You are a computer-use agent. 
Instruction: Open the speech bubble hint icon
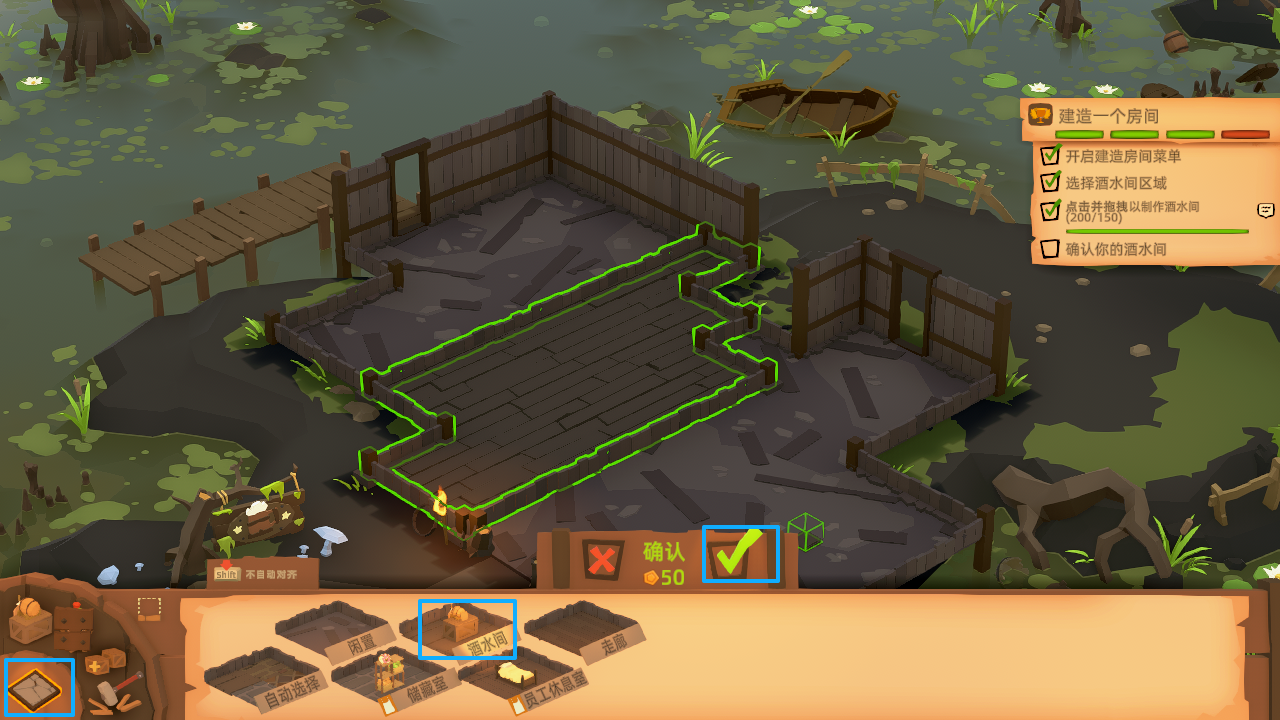click(x=1266, y=210)
